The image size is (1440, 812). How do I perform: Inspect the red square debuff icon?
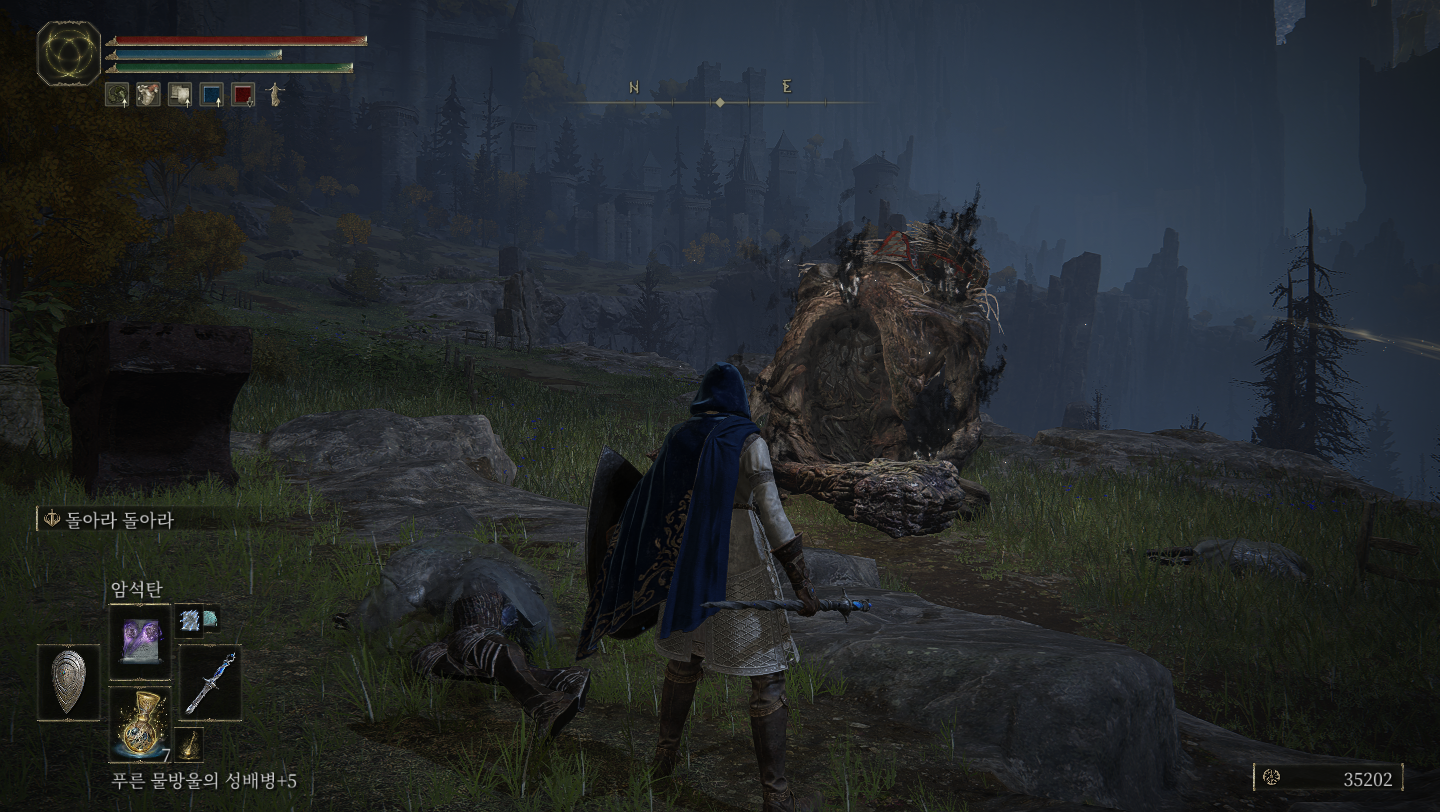(x=243, y=94)
